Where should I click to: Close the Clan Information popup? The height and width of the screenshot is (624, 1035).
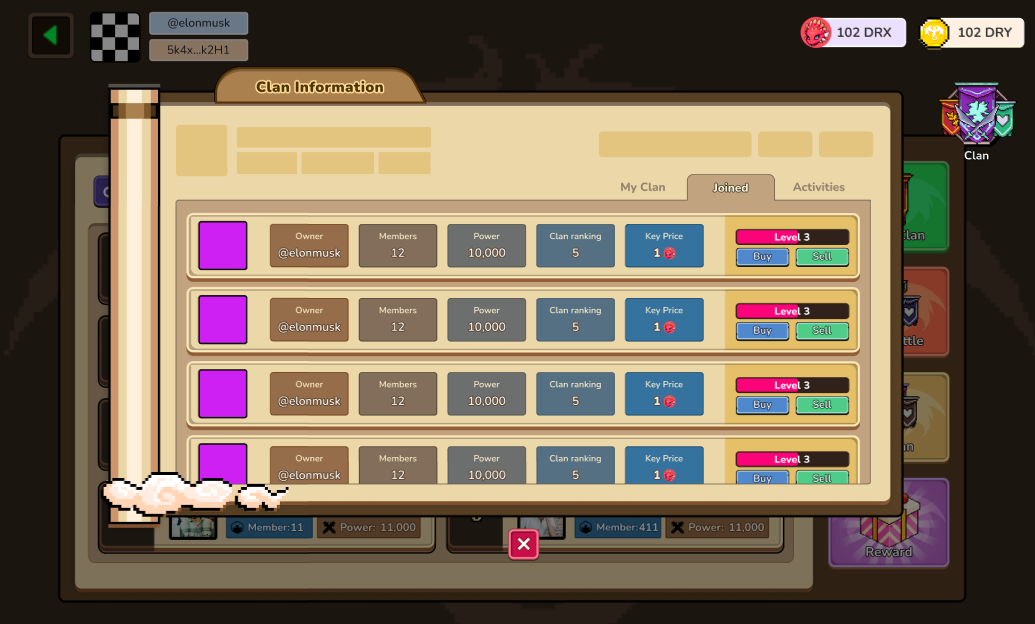point(523,544)
